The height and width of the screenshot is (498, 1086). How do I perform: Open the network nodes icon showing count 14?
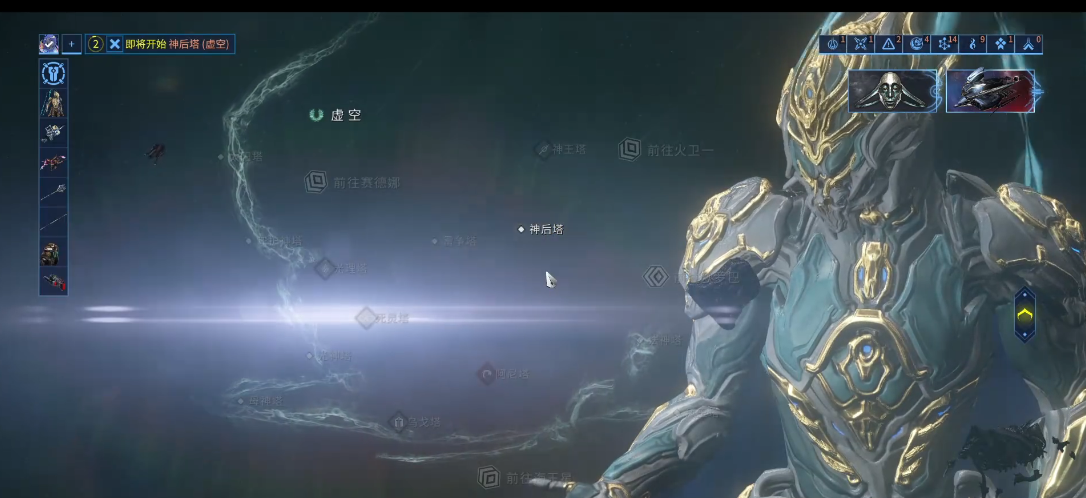point(944,44)
